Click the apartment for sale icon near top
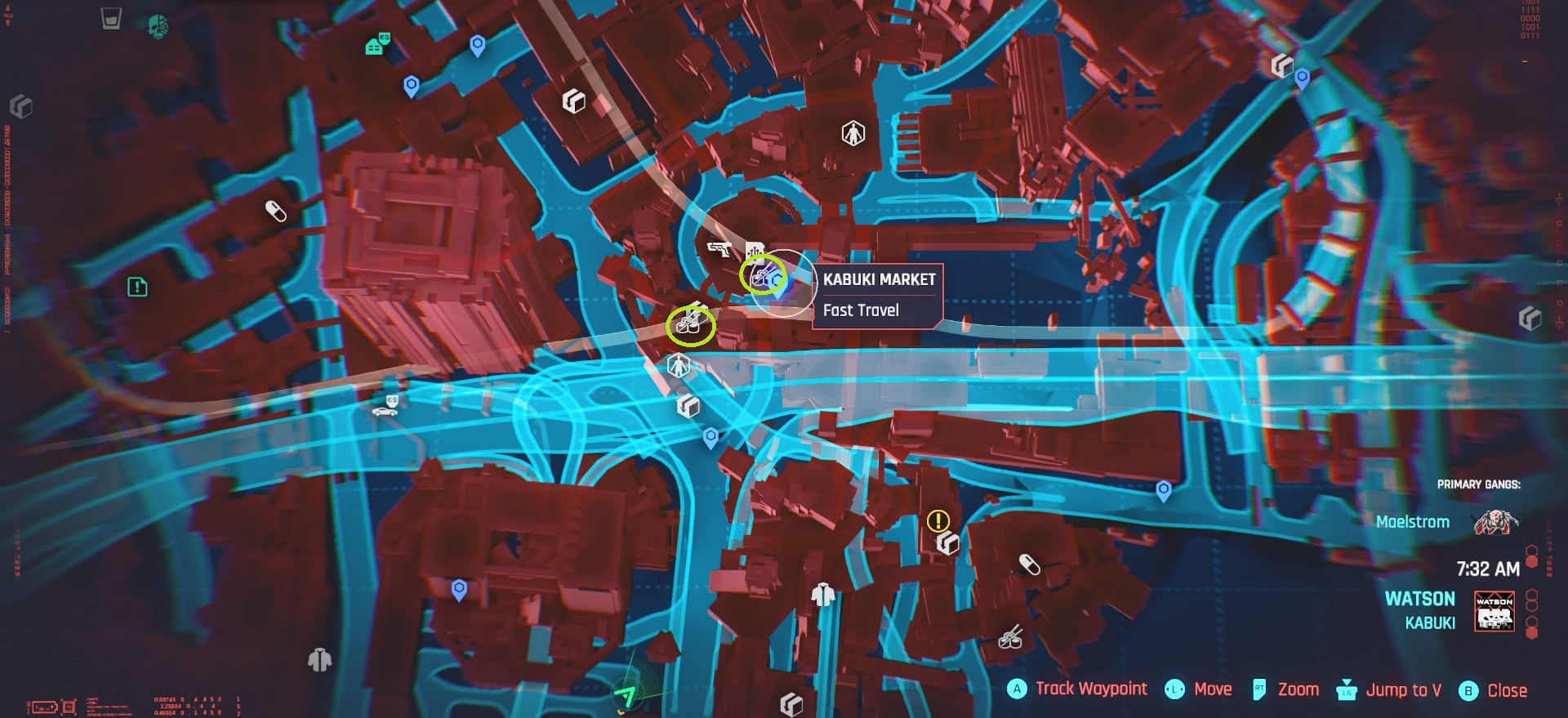 click(x=375, y=47)
